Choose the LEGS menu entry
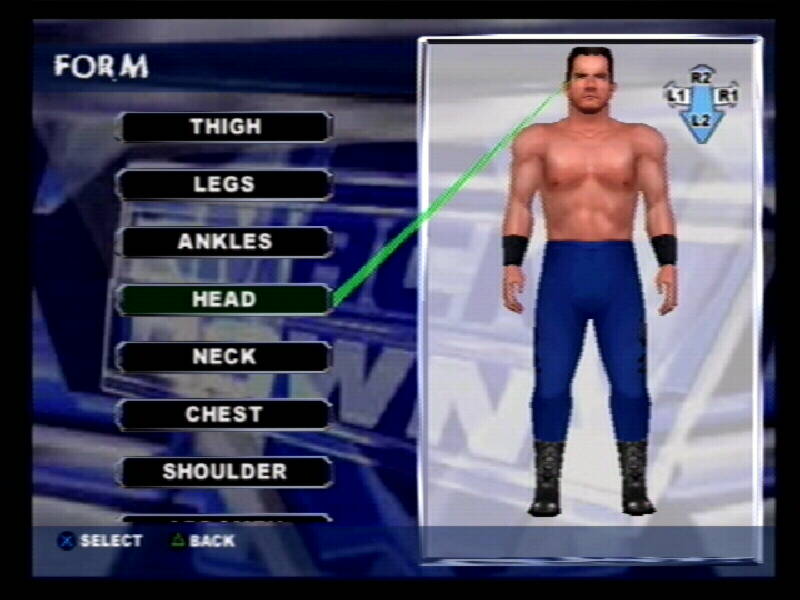The width and height of the screenshot is (800, 600). 225,185
